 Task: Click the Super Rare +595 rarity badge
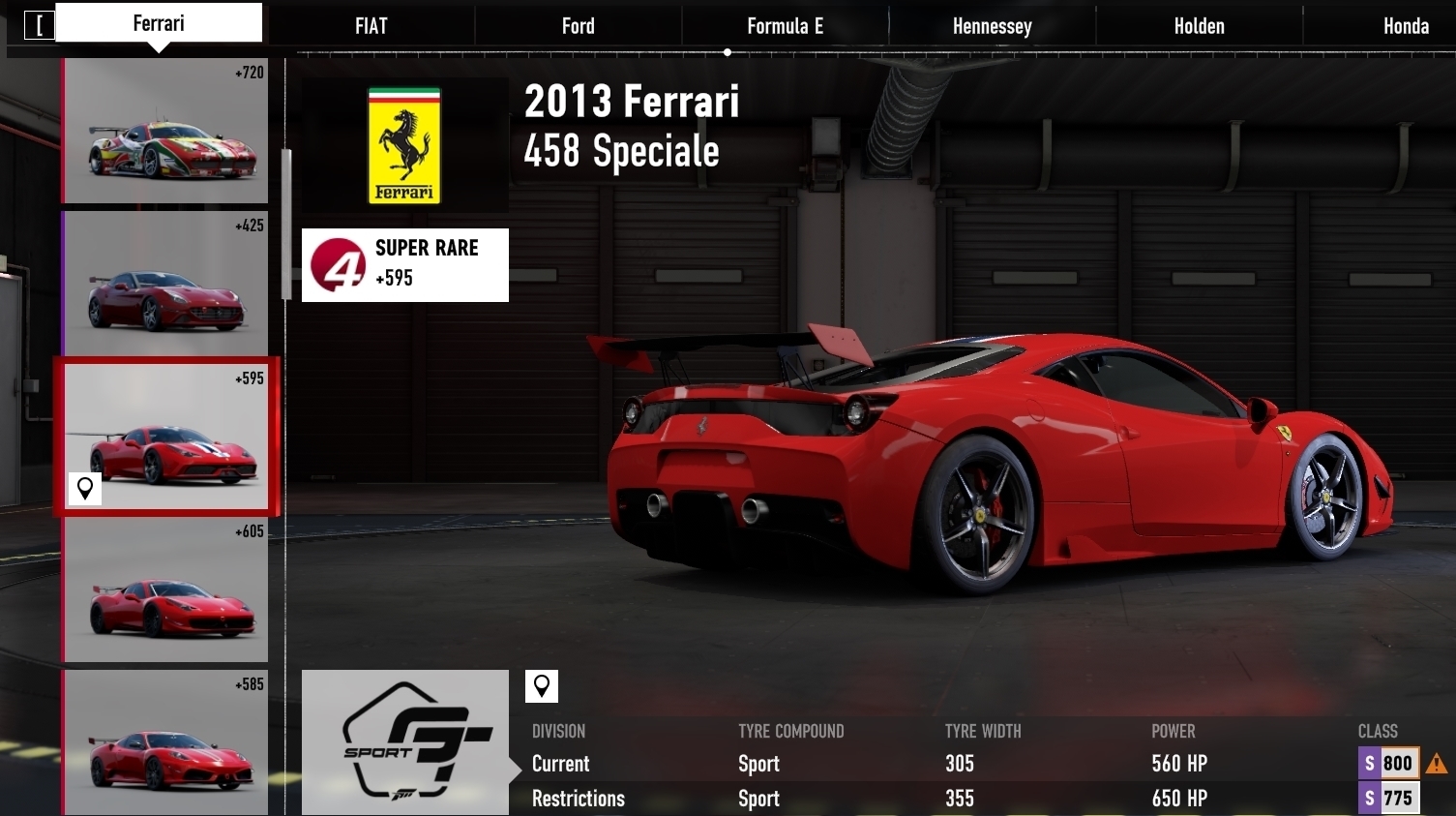[x=405, y=265]
